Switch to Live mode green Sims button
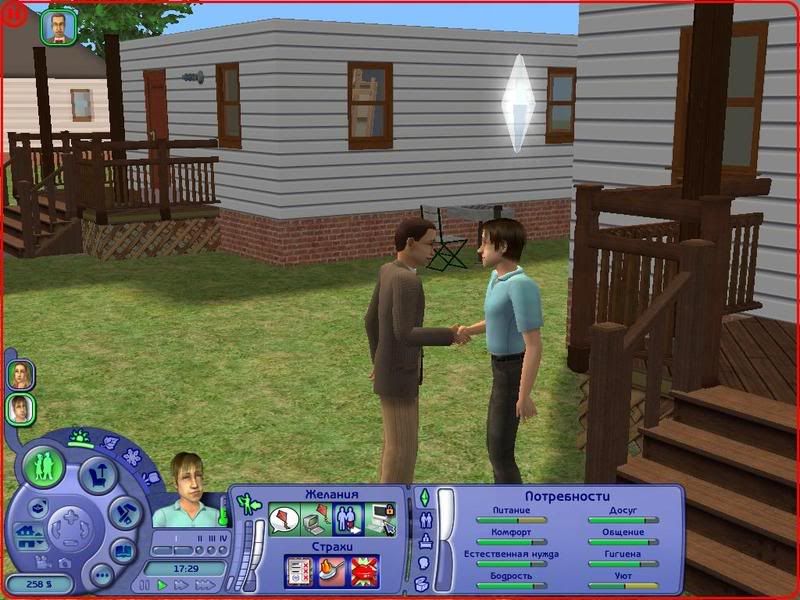 pos(45,466)
